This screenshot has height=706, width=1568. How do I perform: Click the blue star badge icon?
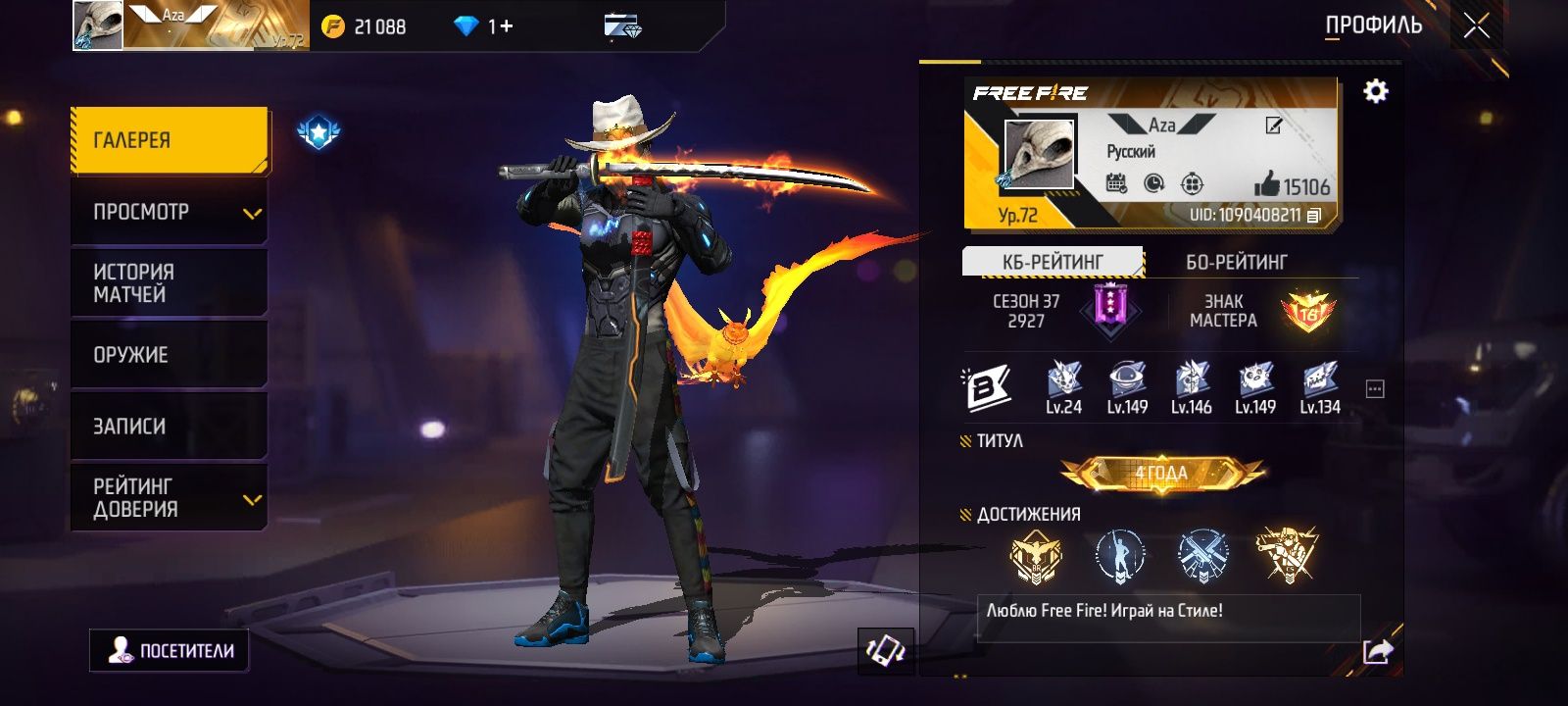click(x=318, y=131)
